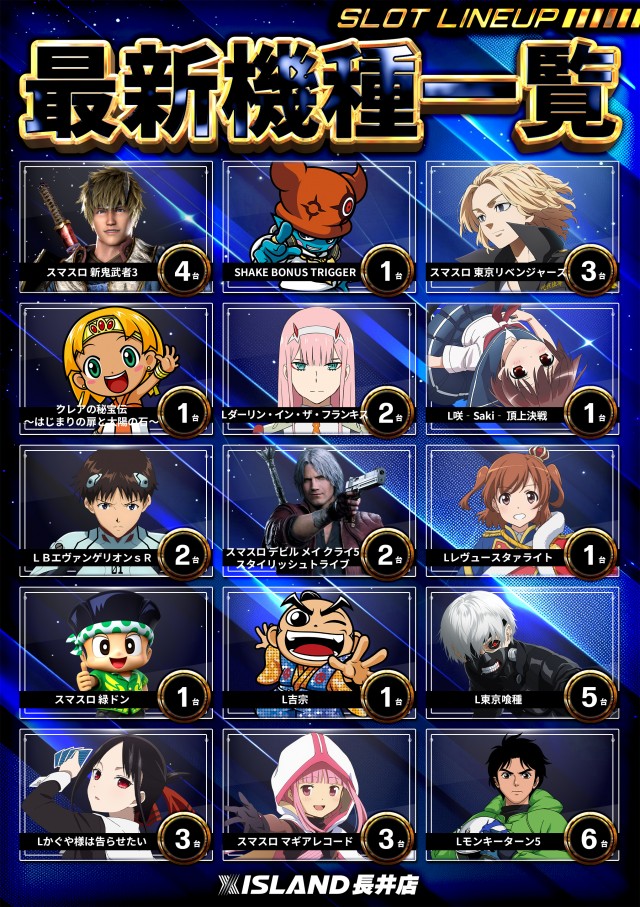Pick the Lダーリン・イン・ザ・フランキス tile

[319, 368]
